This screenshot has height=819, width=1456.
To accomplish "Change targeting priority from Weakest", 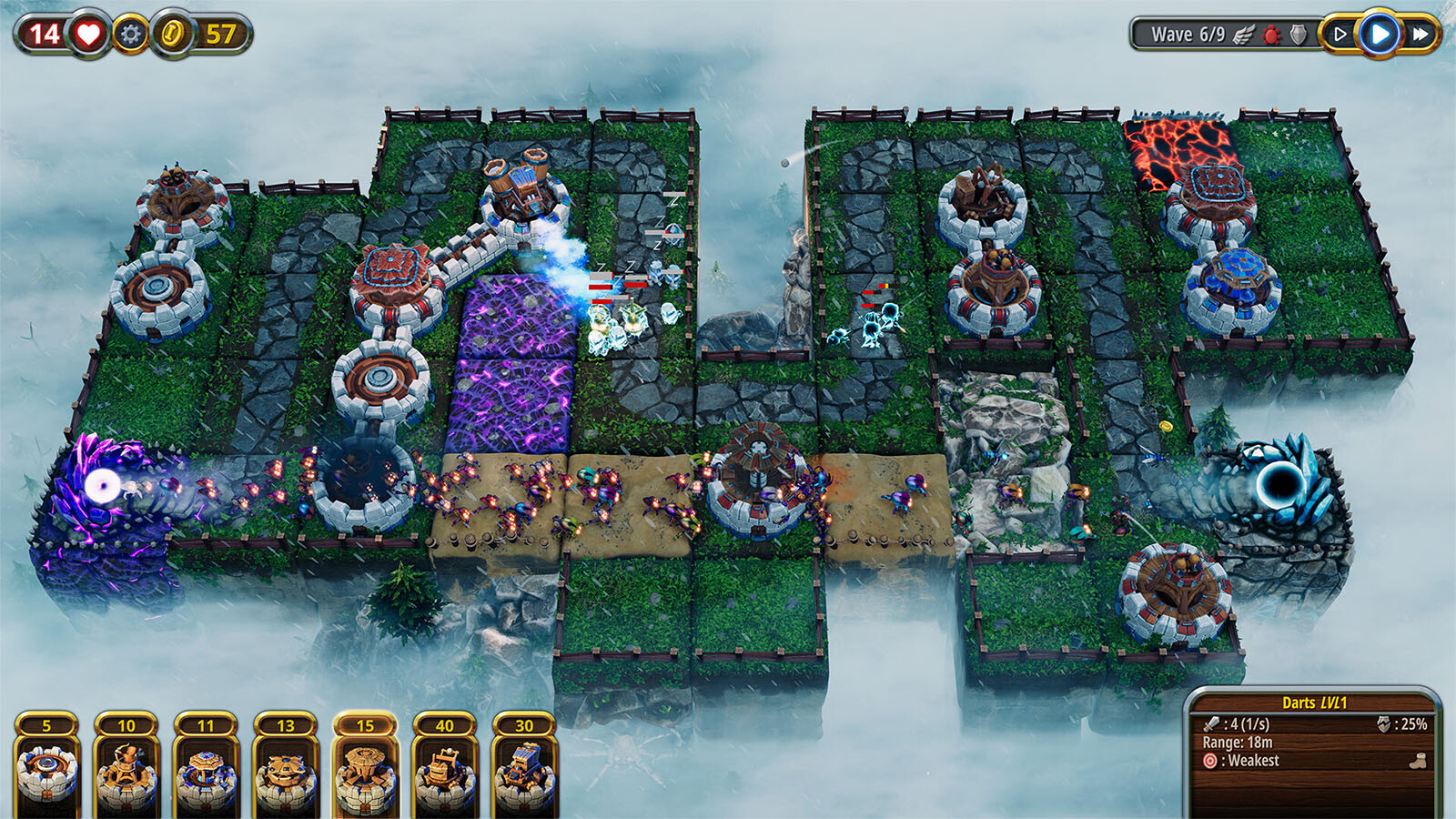I will pyautogui.click(x=1242, y=761).
